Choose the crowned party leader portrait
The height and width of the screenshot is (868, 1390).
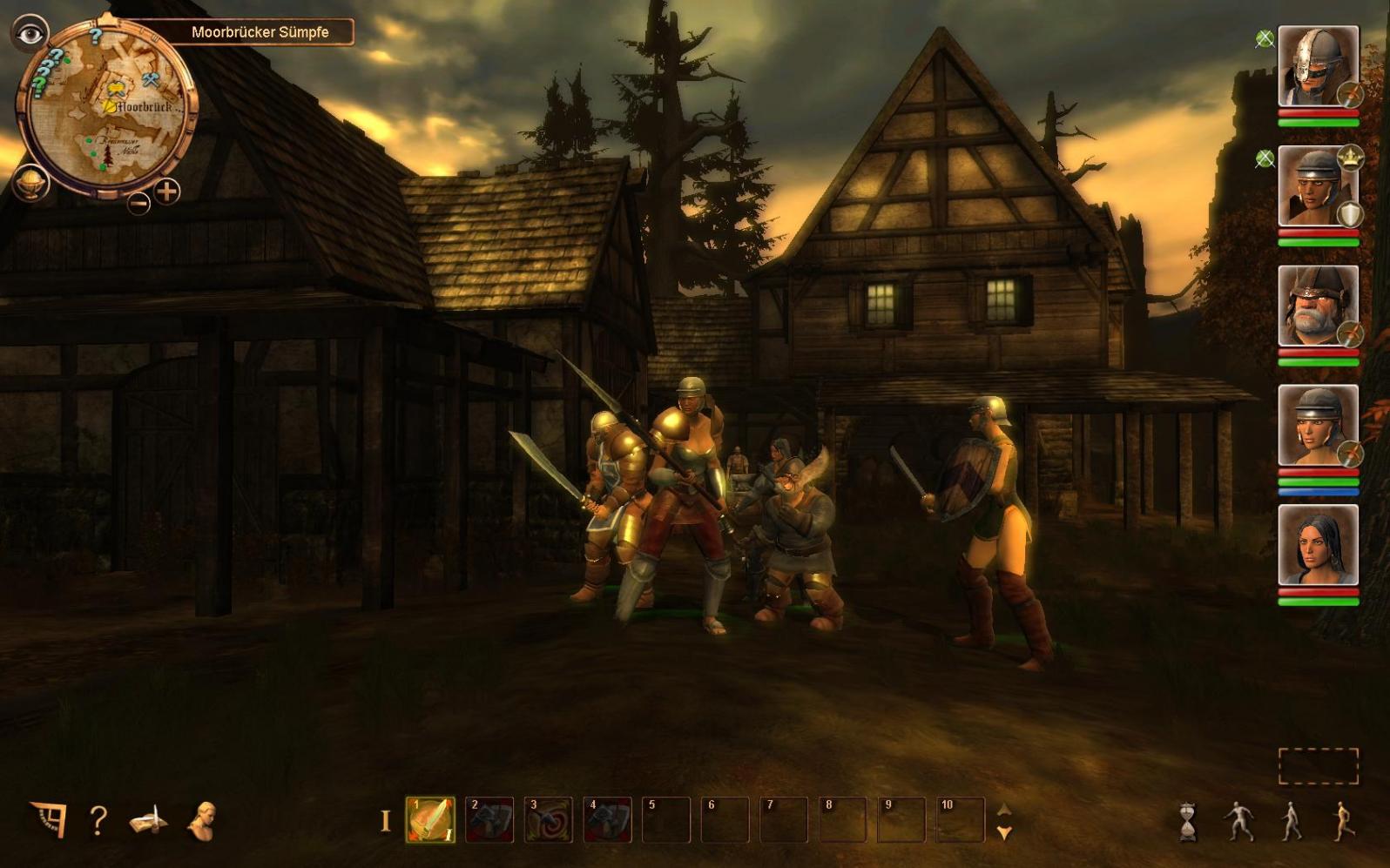coord(1317,186)
